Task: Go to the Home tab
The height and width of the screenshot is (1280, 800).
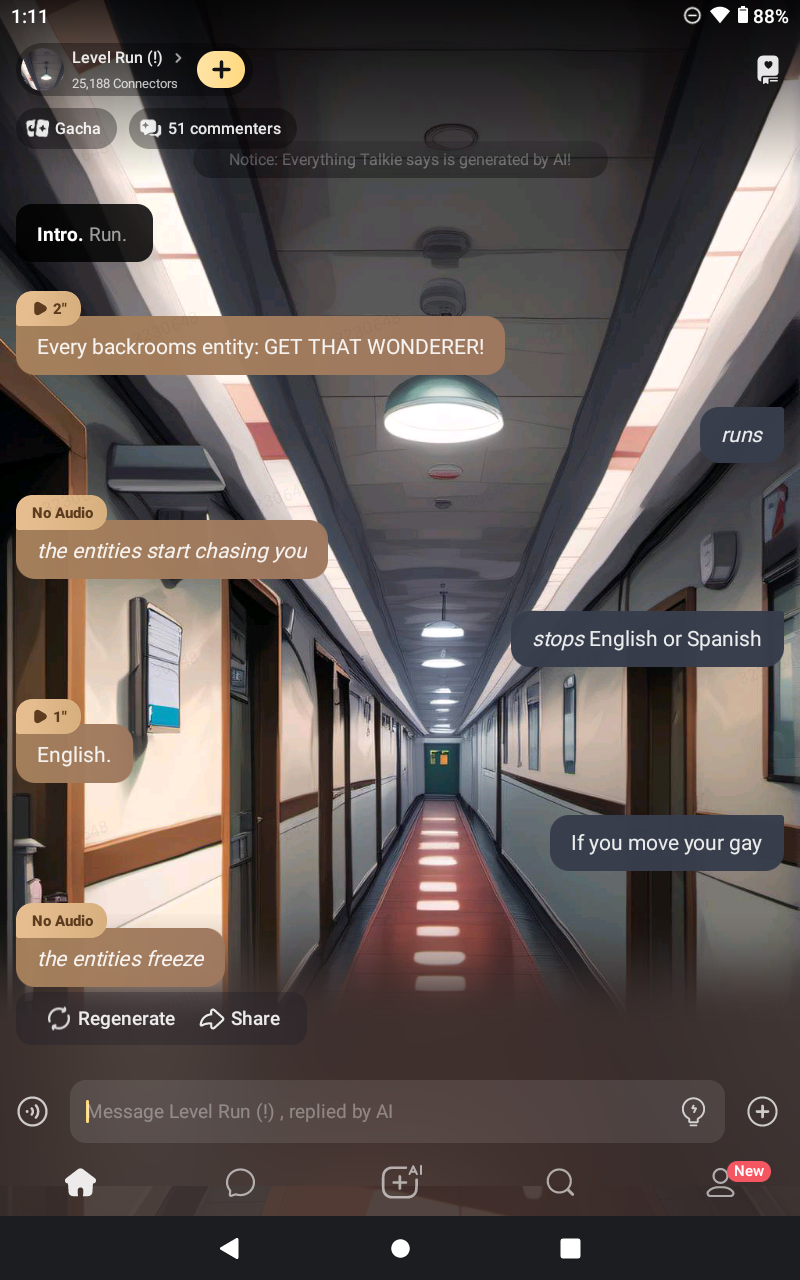Action: [x=80, y=1183]
